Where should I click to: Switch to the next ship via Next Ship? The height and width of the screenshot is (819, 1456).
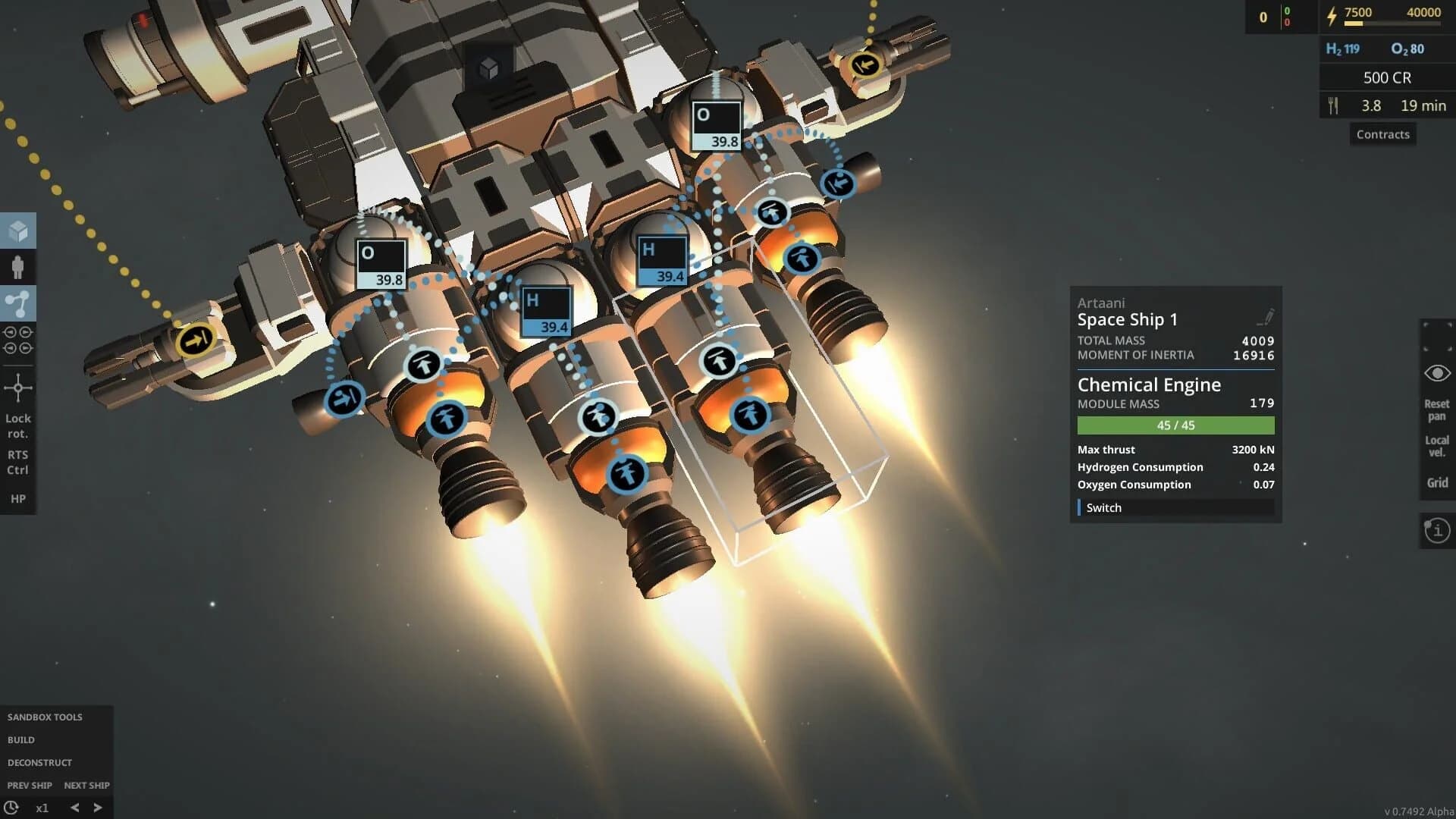[x=86, y=785]
